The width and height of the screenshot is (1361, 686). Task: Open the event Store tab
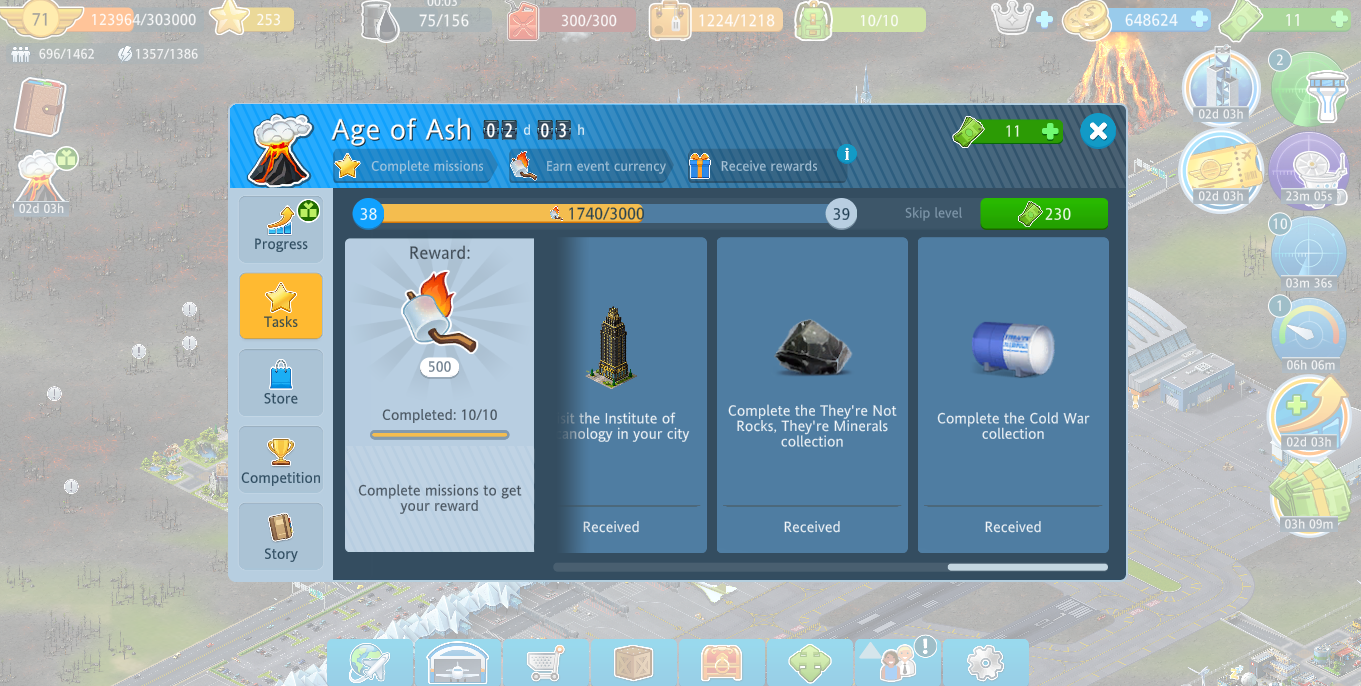point(281,382)
